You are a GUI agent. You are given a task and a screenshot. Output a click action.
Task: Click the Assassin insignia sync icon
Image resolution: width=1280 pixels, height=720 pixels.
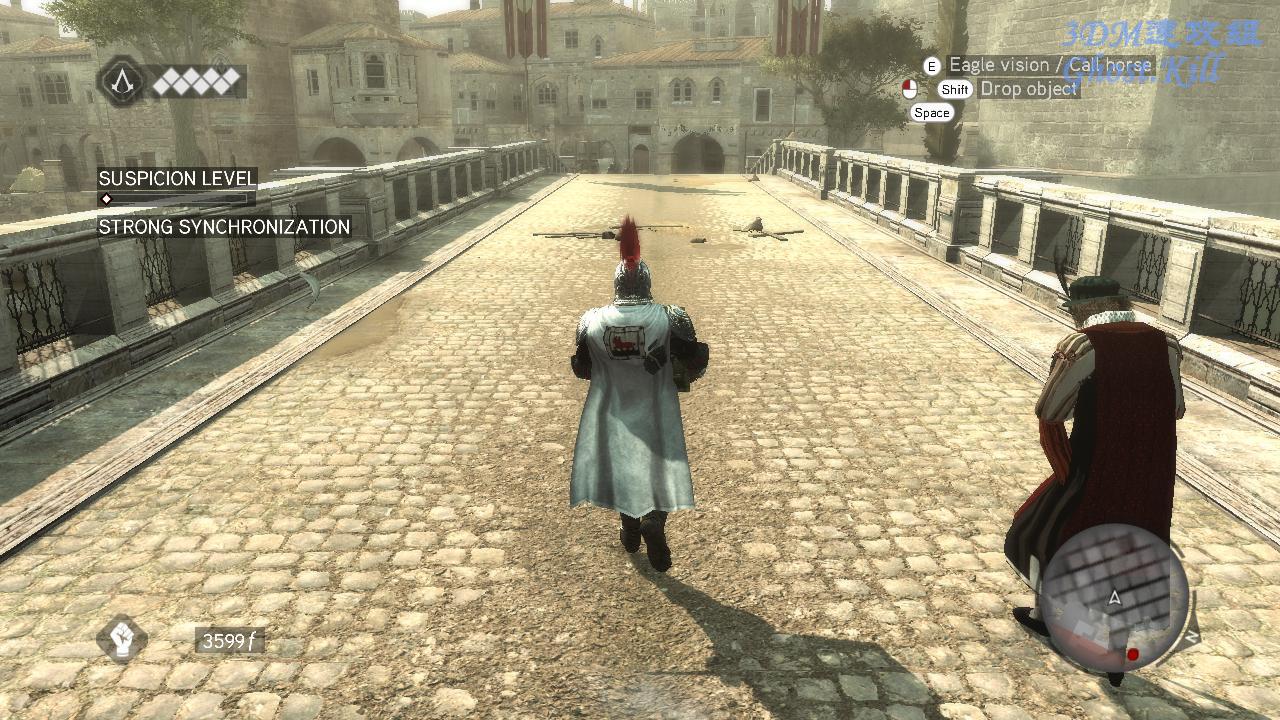pos(122,81)
